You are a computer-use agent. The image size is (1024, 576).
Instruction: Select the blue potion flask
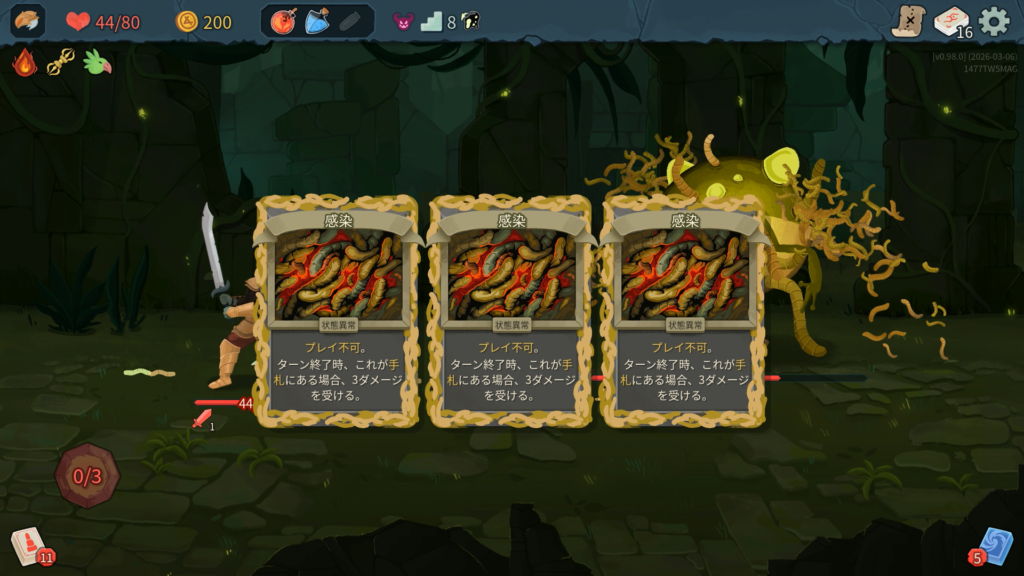tap(317, 21)
